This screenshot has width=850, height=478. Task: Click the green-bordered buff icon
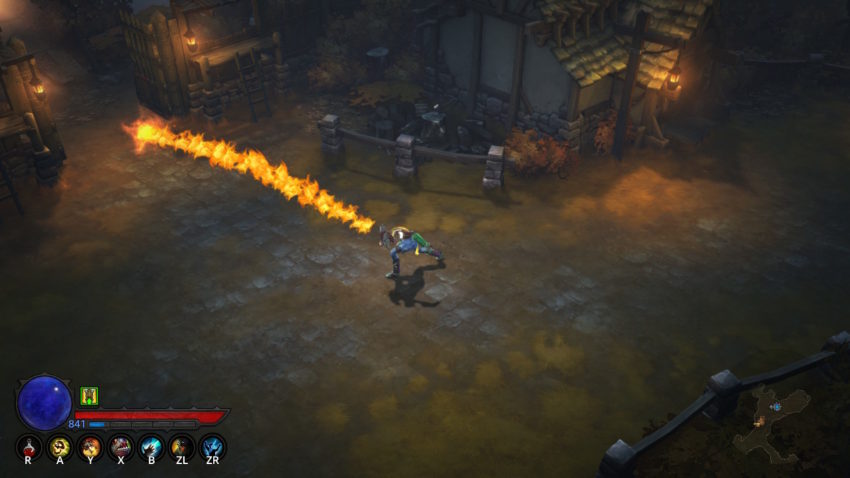[x=89, y=396]
